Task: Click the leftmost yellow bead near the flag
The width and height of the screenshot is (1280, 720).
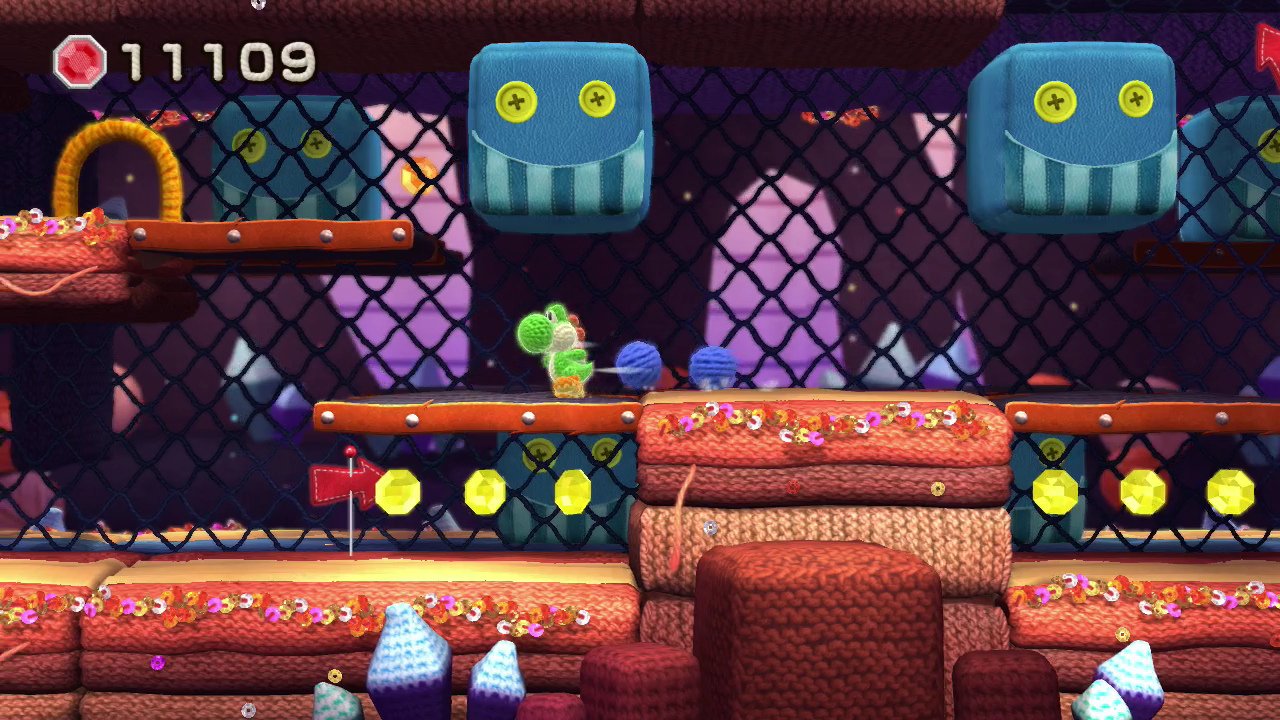Action: click(x=398, y=494)
